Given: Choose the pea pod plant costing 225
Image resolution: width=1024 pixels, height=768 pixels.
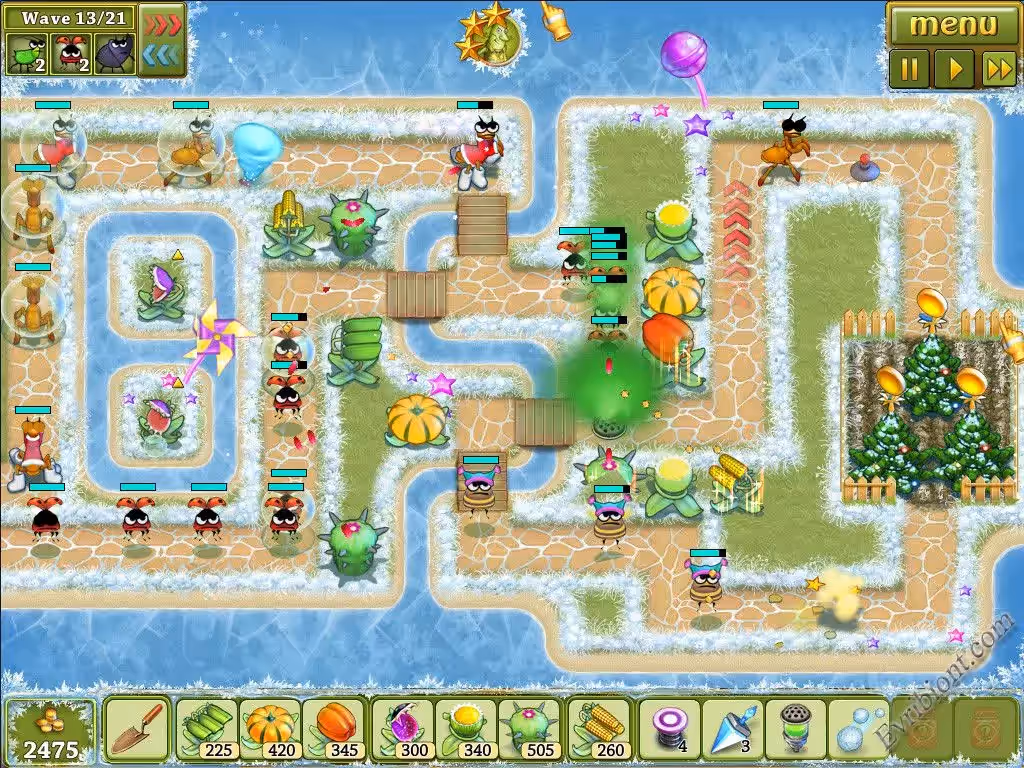Looking at the screenshot, I should [x=208, y=729].
